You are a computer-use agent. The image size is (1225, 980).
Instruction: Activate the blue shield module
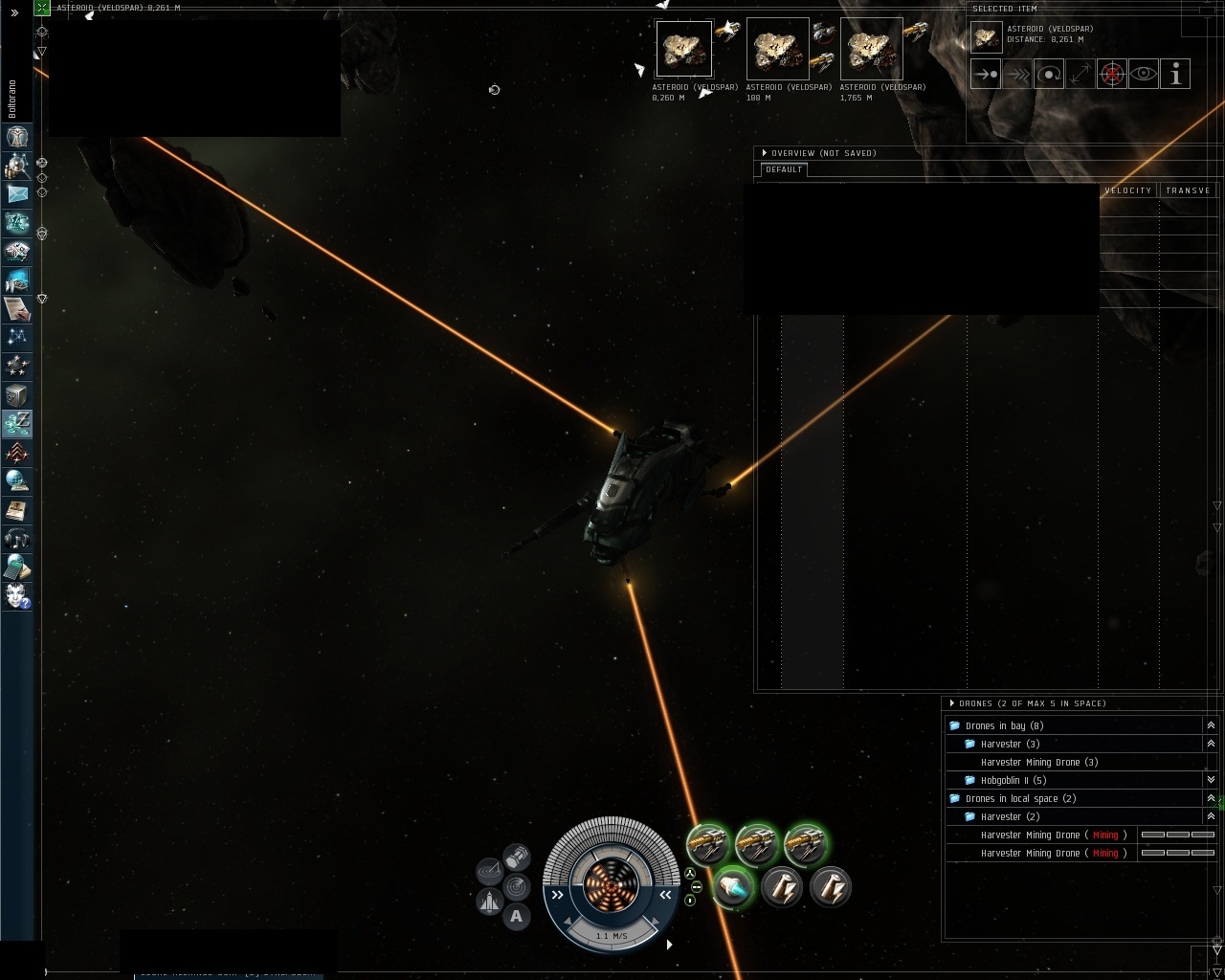733,887
